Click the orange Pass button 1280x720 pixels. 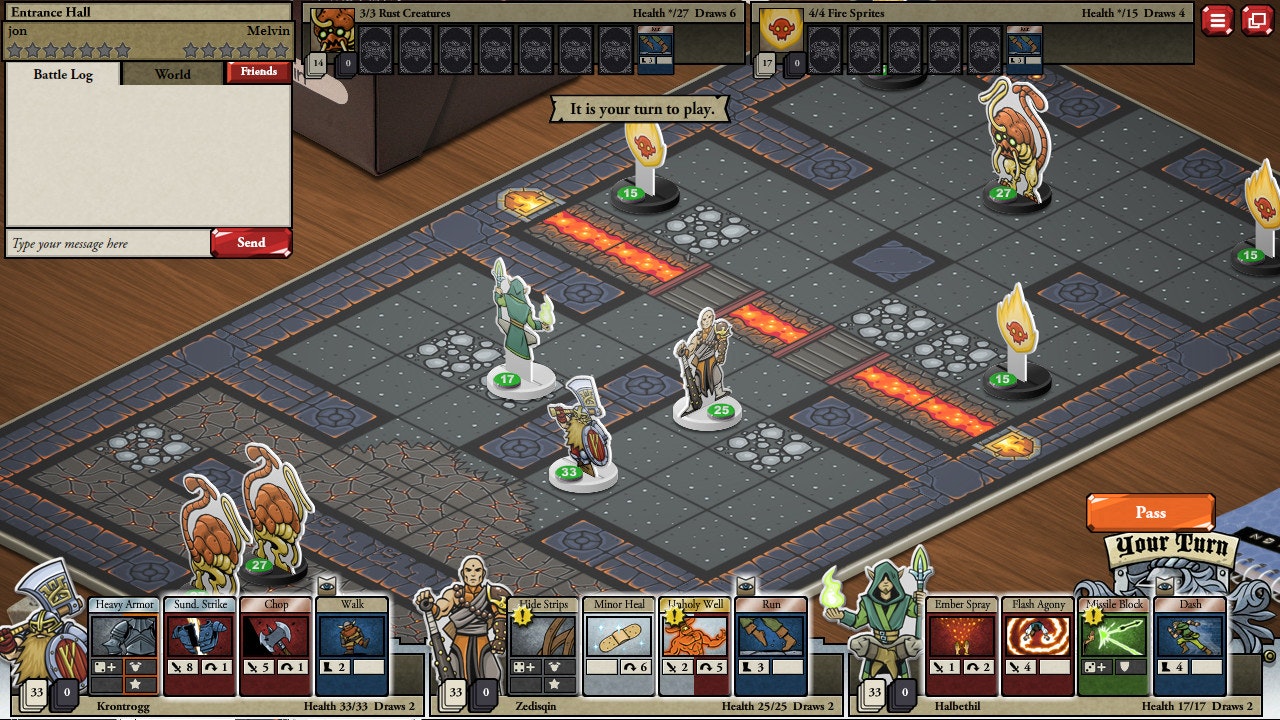tap(1150, 512)
